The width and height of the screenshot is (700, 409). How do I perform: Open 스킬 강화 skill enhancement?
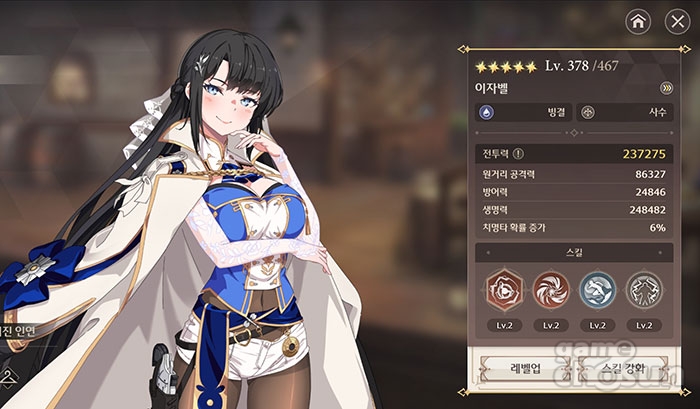coord(625,369)
